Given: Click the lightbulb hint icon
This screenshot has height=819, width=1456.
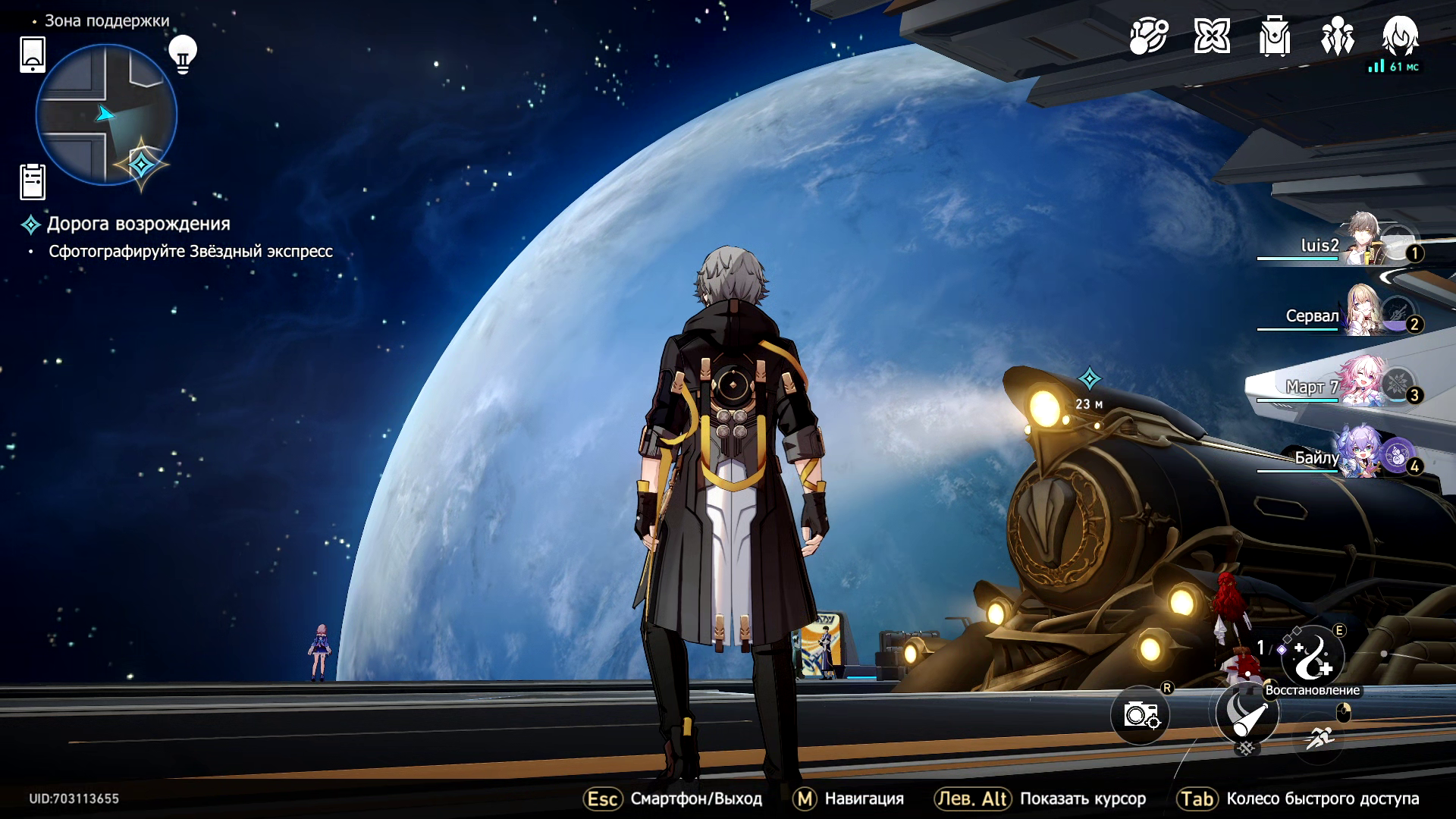Looking at the screenshot, I should point(182,54).
